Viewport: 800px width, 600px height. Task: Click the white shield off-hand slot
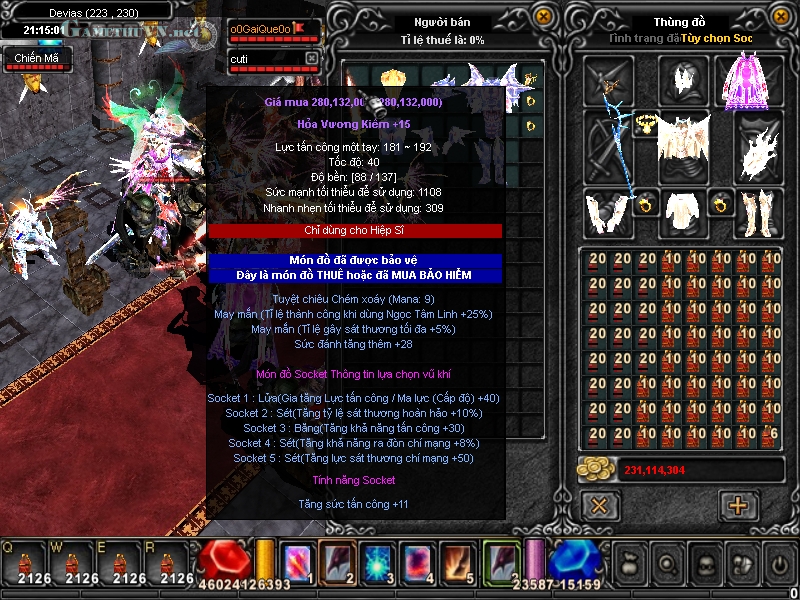[x=758, y=147]
